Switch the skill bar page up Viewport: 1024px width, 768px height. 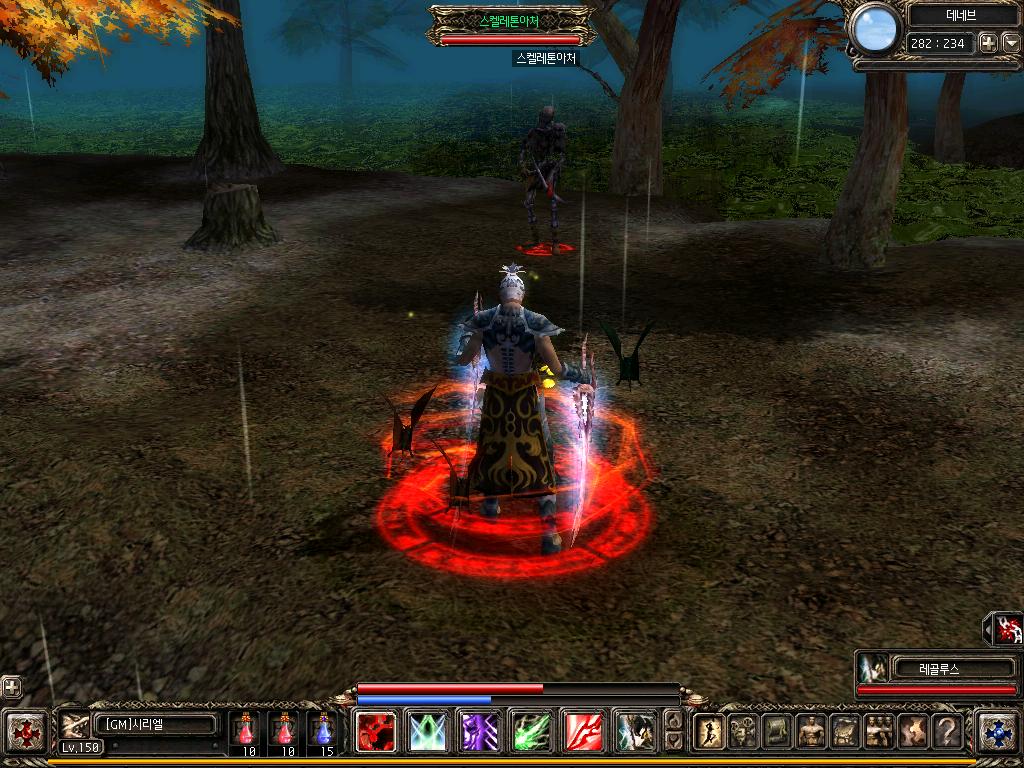pos(674,720)
